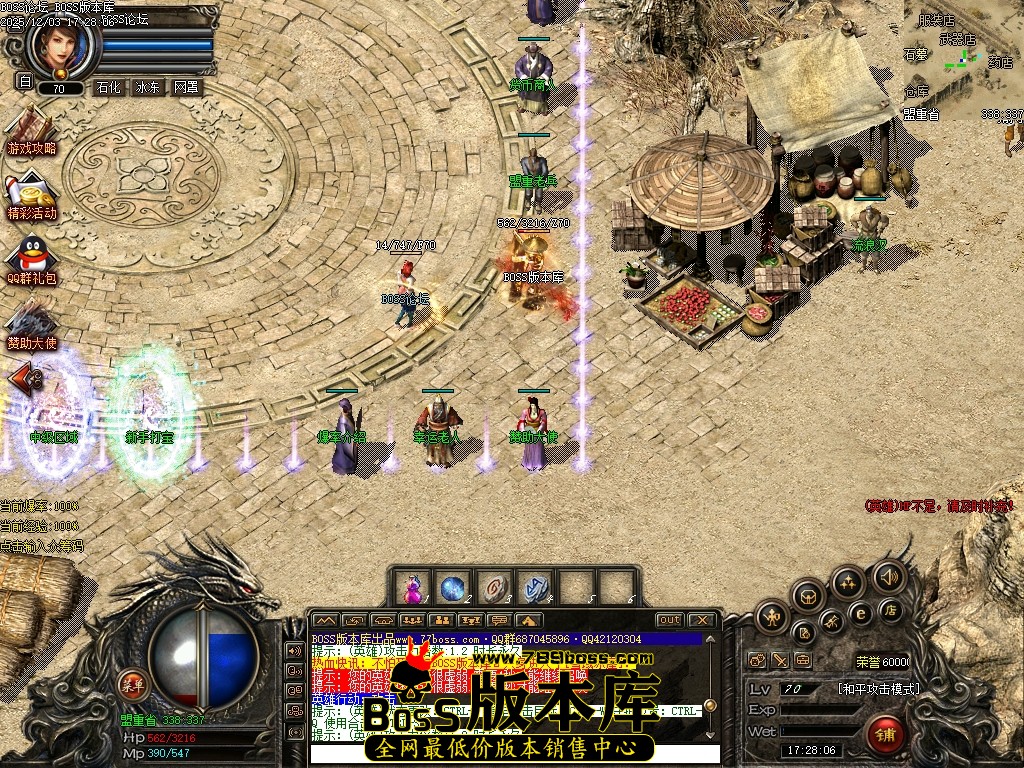The height and width of the screenshot is (768, 1024).
Task: Click the red 铺 stall button
Action: tap(885, 735)
